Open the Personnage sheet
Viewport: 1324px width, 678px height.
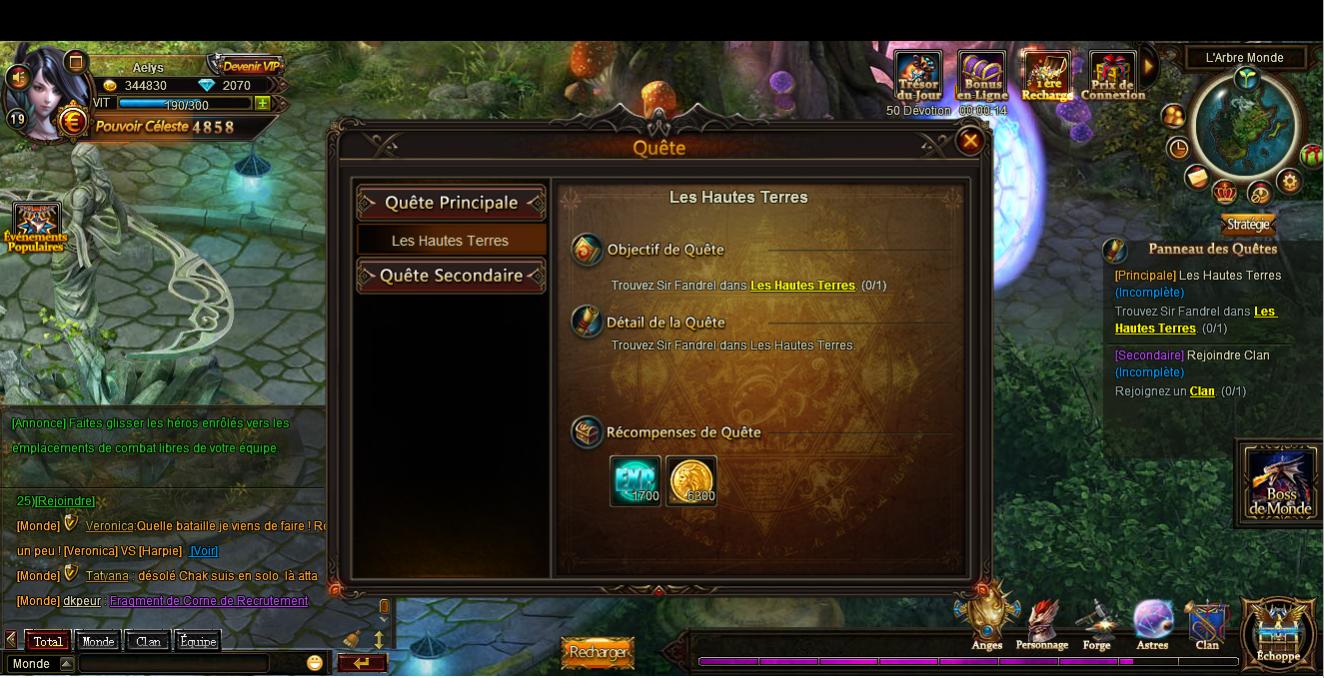[x=1042, y=624]
